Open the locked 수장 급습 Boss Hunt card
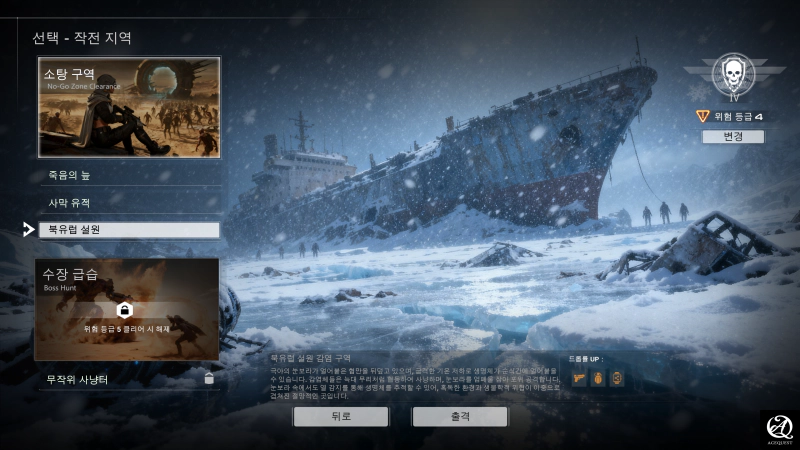This screenshot has height=450, width=800. [x=126, y=309]
